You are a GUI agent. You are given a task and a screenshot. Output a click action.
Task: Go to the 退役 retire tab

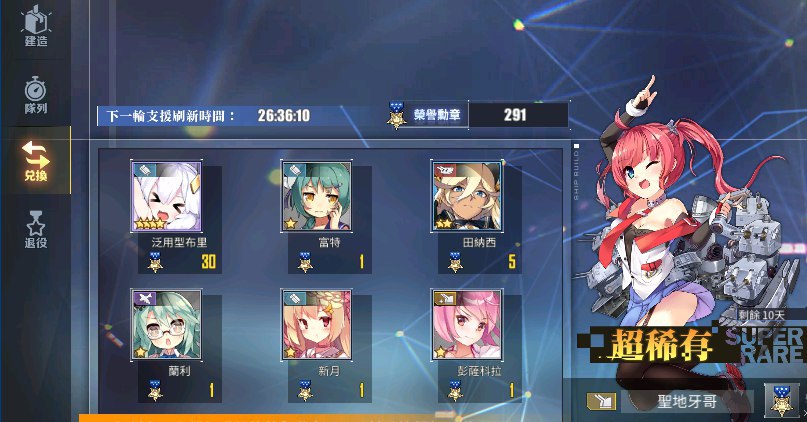click(x=36, y=229)
